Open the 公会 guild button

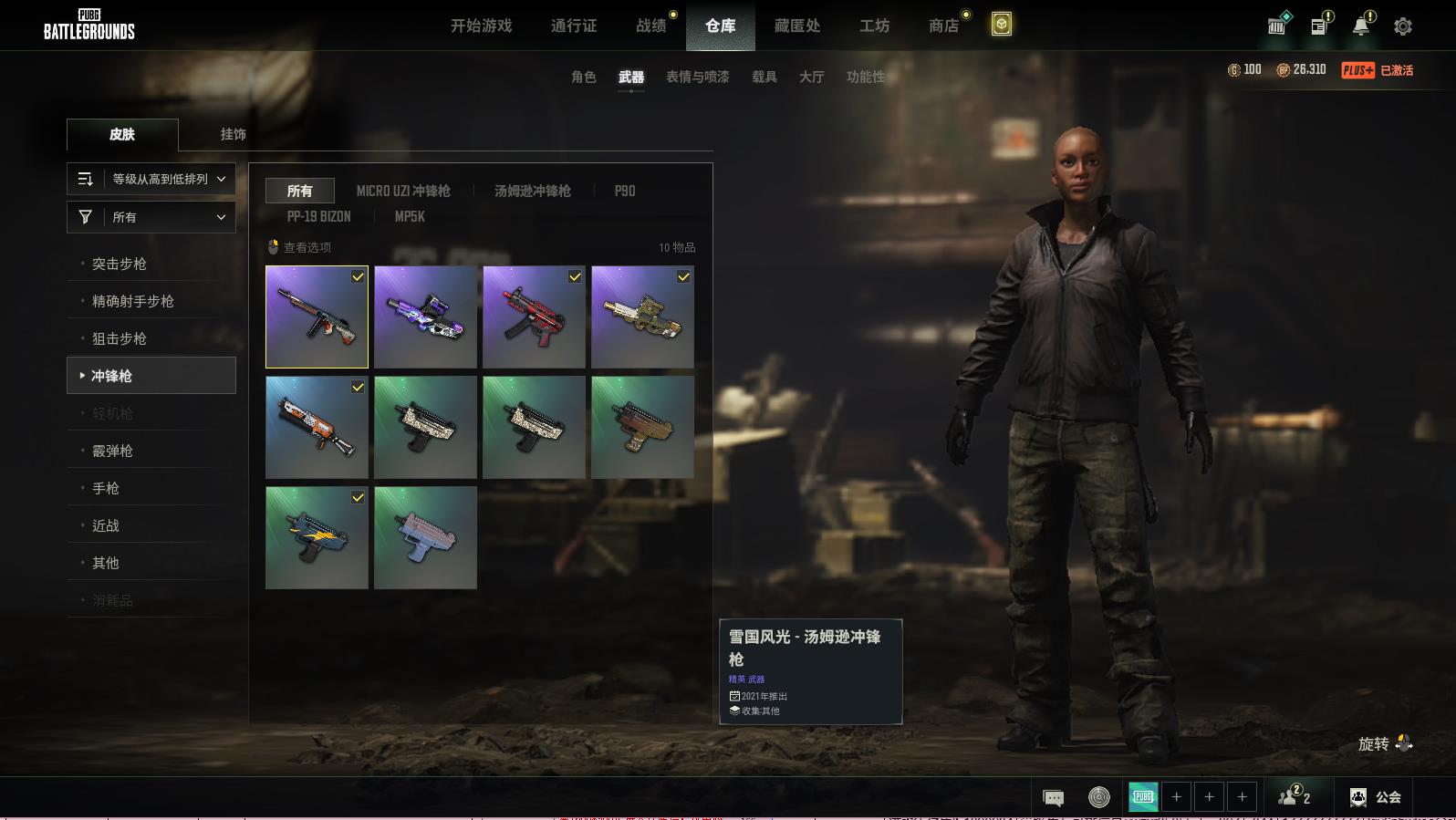1376,797
